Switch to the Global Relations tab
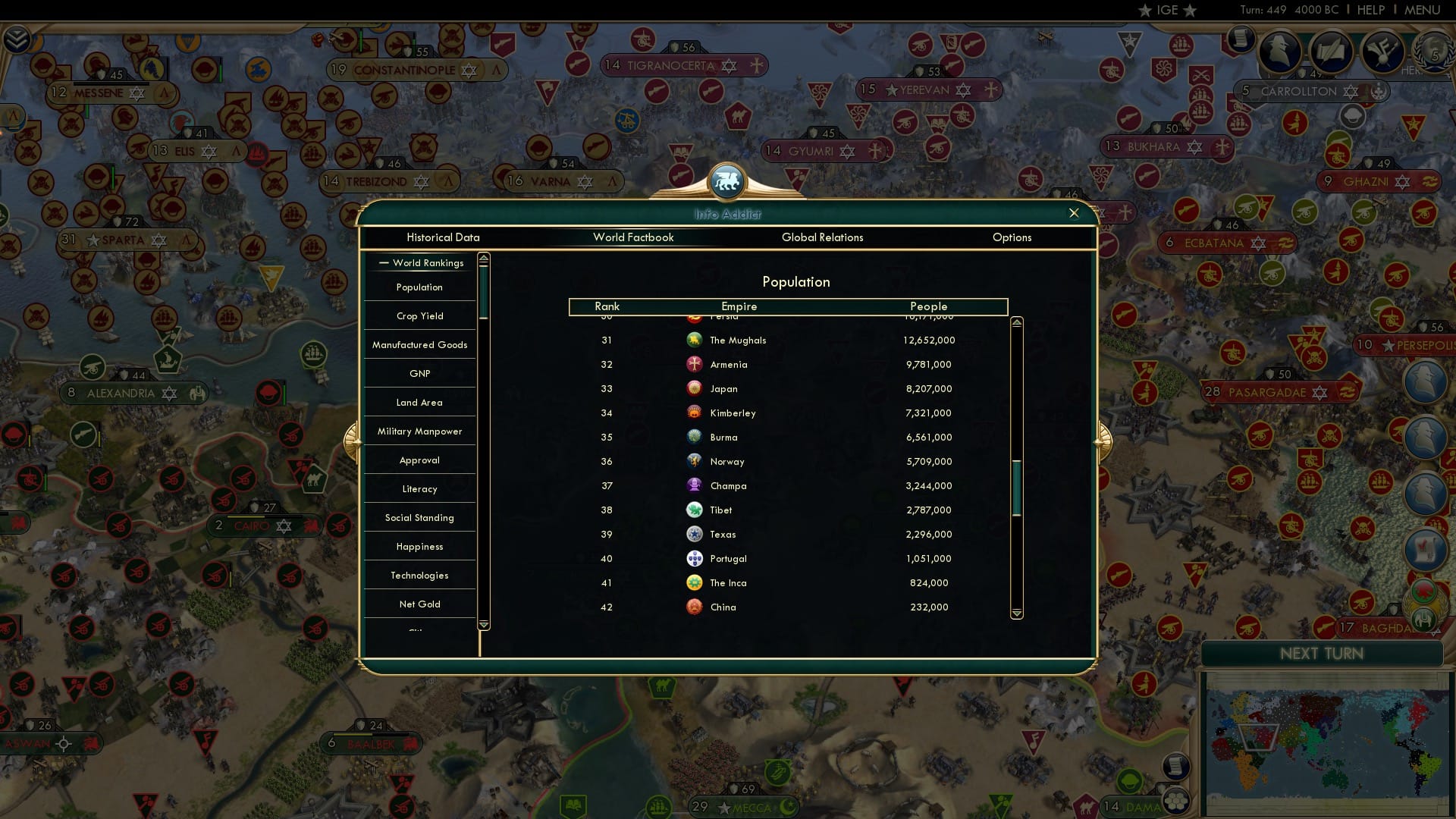 coord(823,237)
